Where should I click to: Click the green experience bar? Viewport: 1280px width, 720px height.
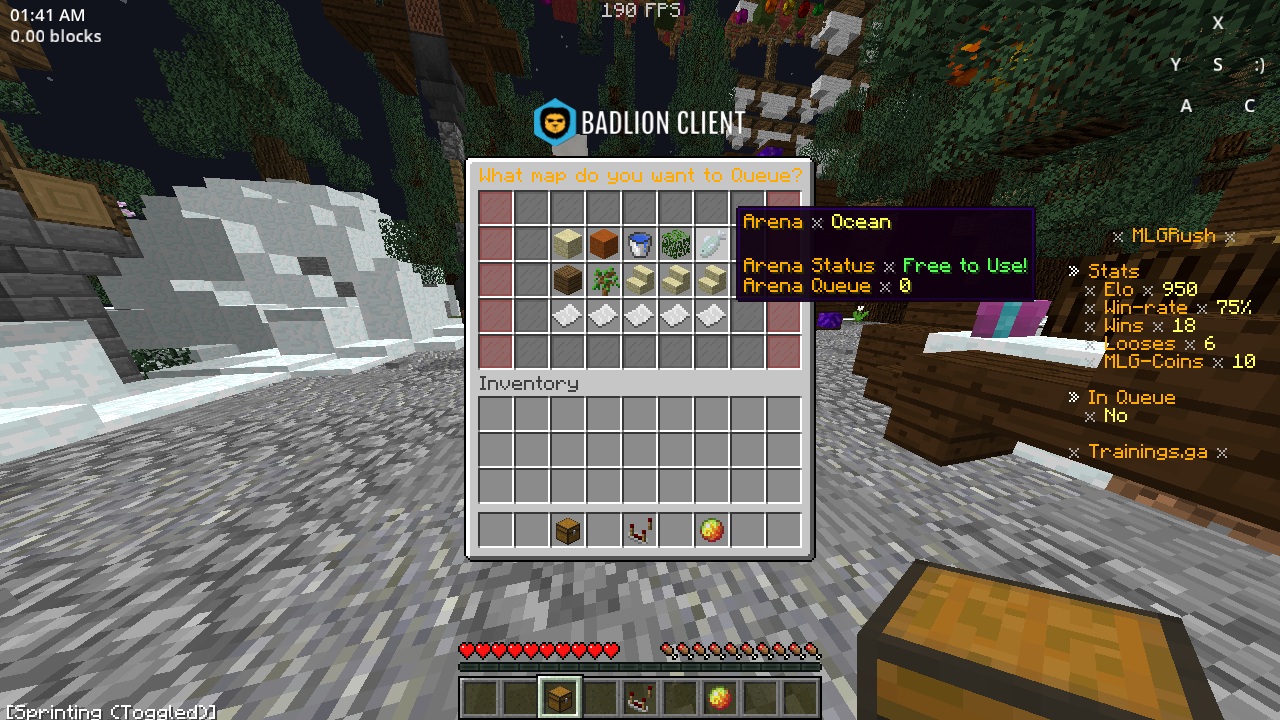(x=640, y=666)
